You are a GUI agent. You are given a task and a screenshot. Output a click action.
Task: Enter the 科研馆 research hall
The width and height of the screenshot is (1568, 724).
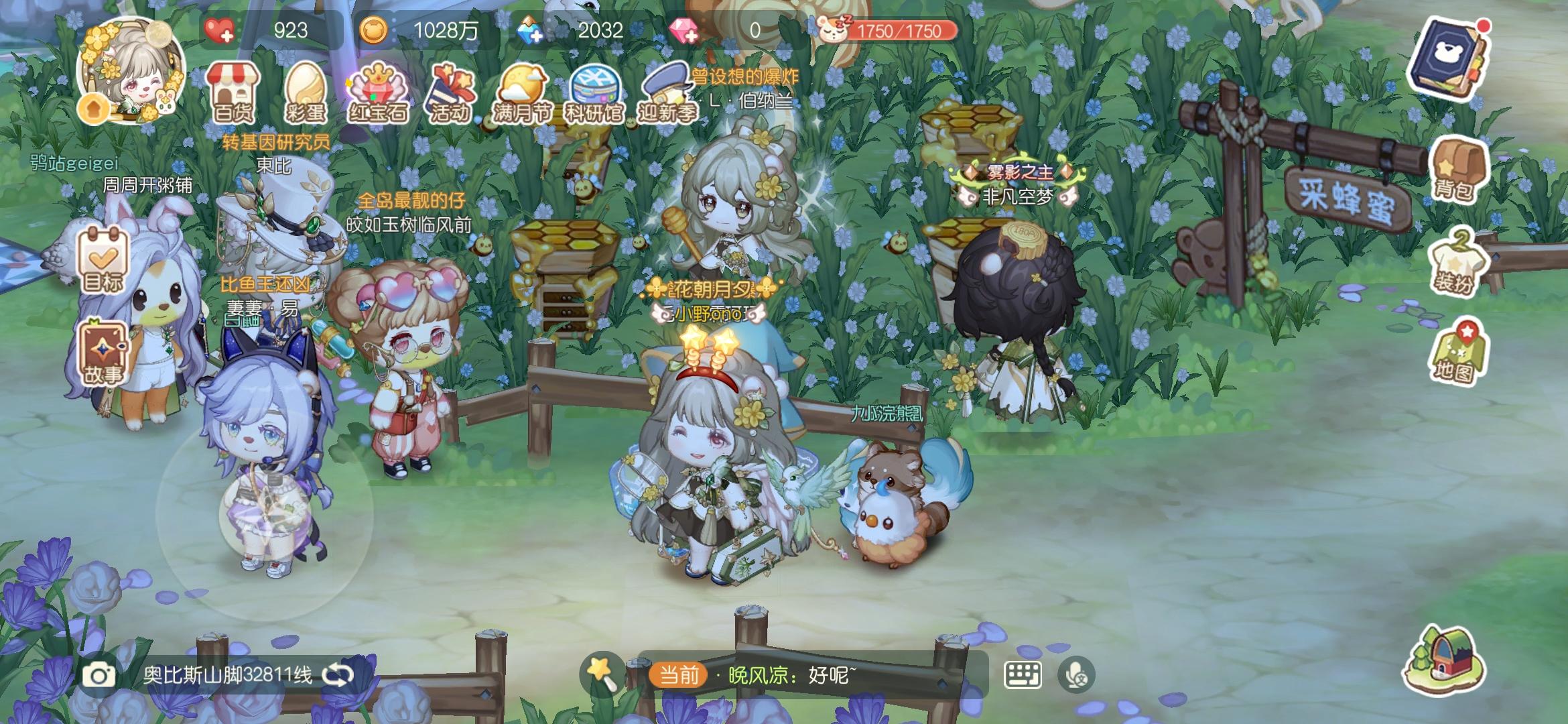tap(596, 94)
